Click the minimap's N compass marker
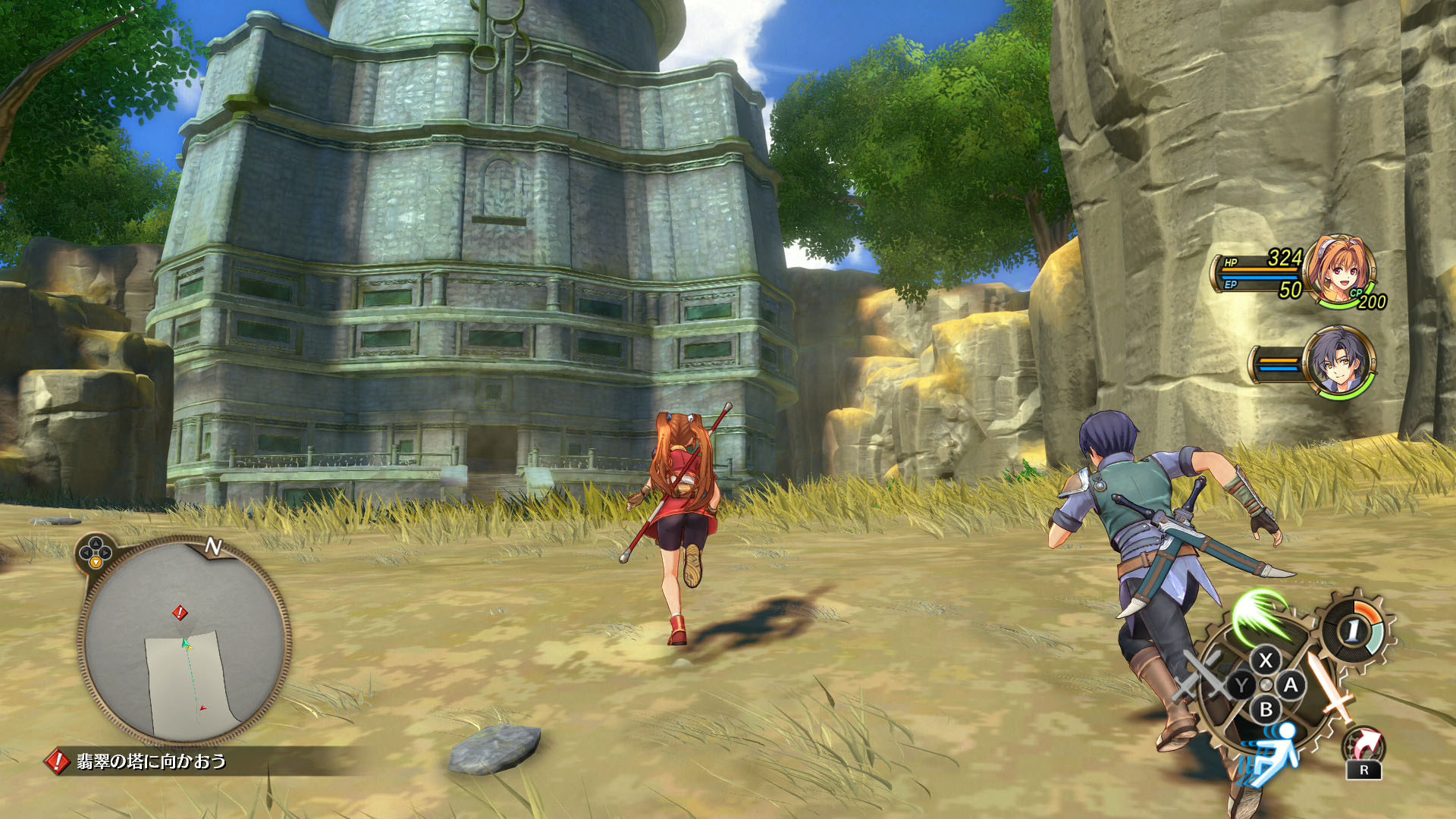The height and width of the screenshot is (819, 1456). tap(213, 546)
